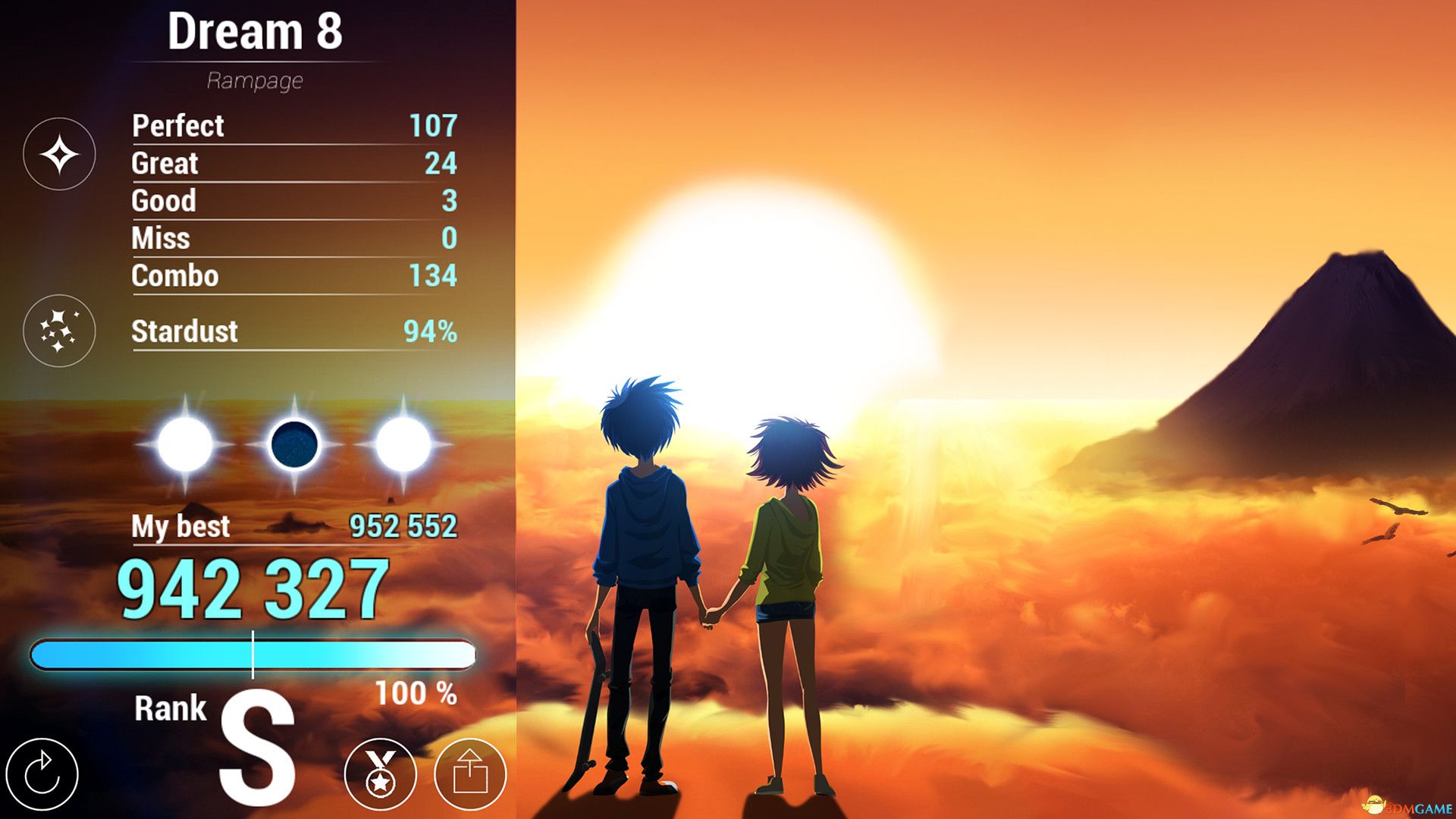The width and height of the screenshot is (1456, 819).
Task: Click the share/export icon
Action: (x=472, y=774)
